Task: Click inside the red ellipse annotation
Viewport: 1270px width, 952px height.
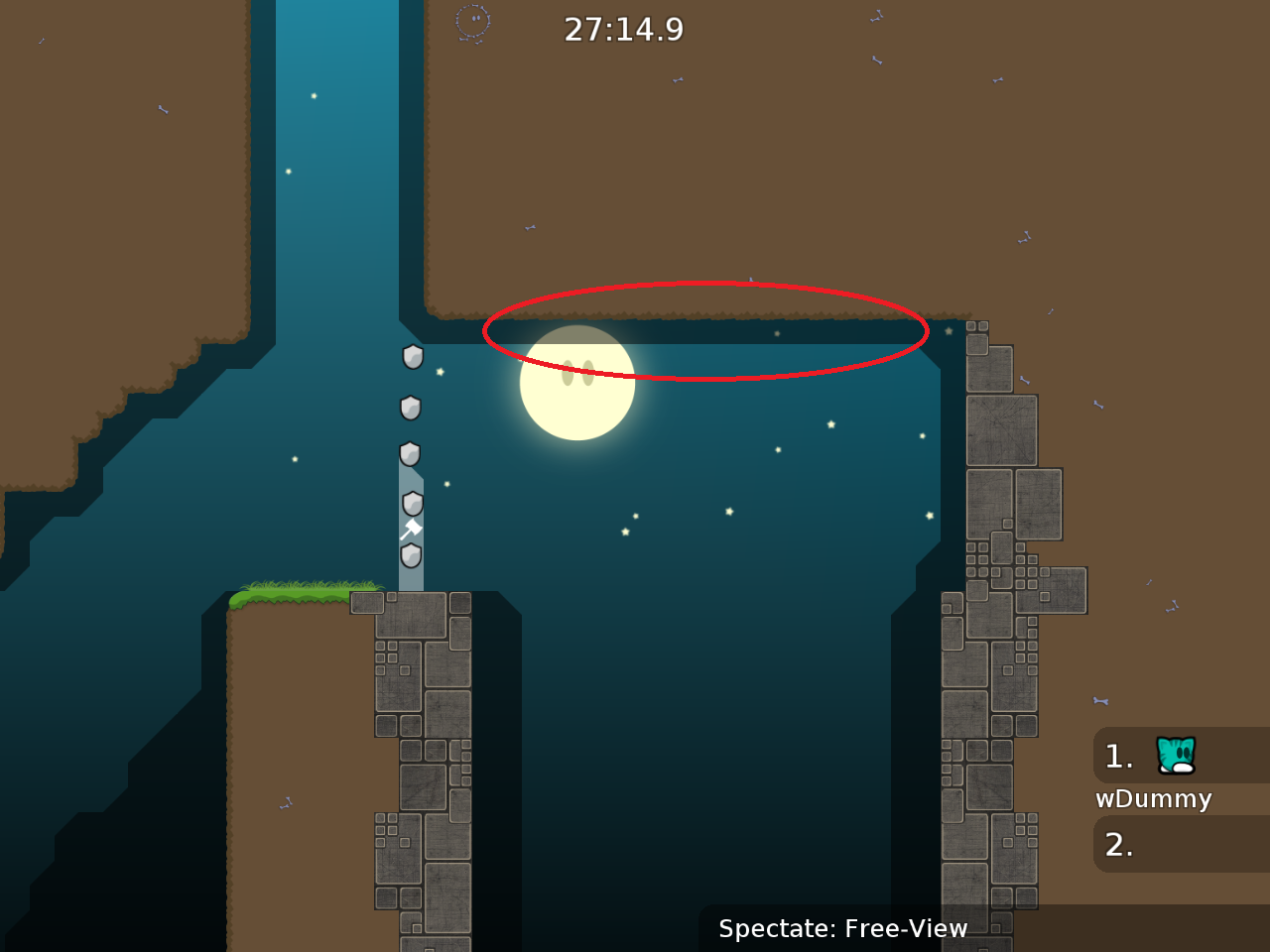Action: coord(704,332)
